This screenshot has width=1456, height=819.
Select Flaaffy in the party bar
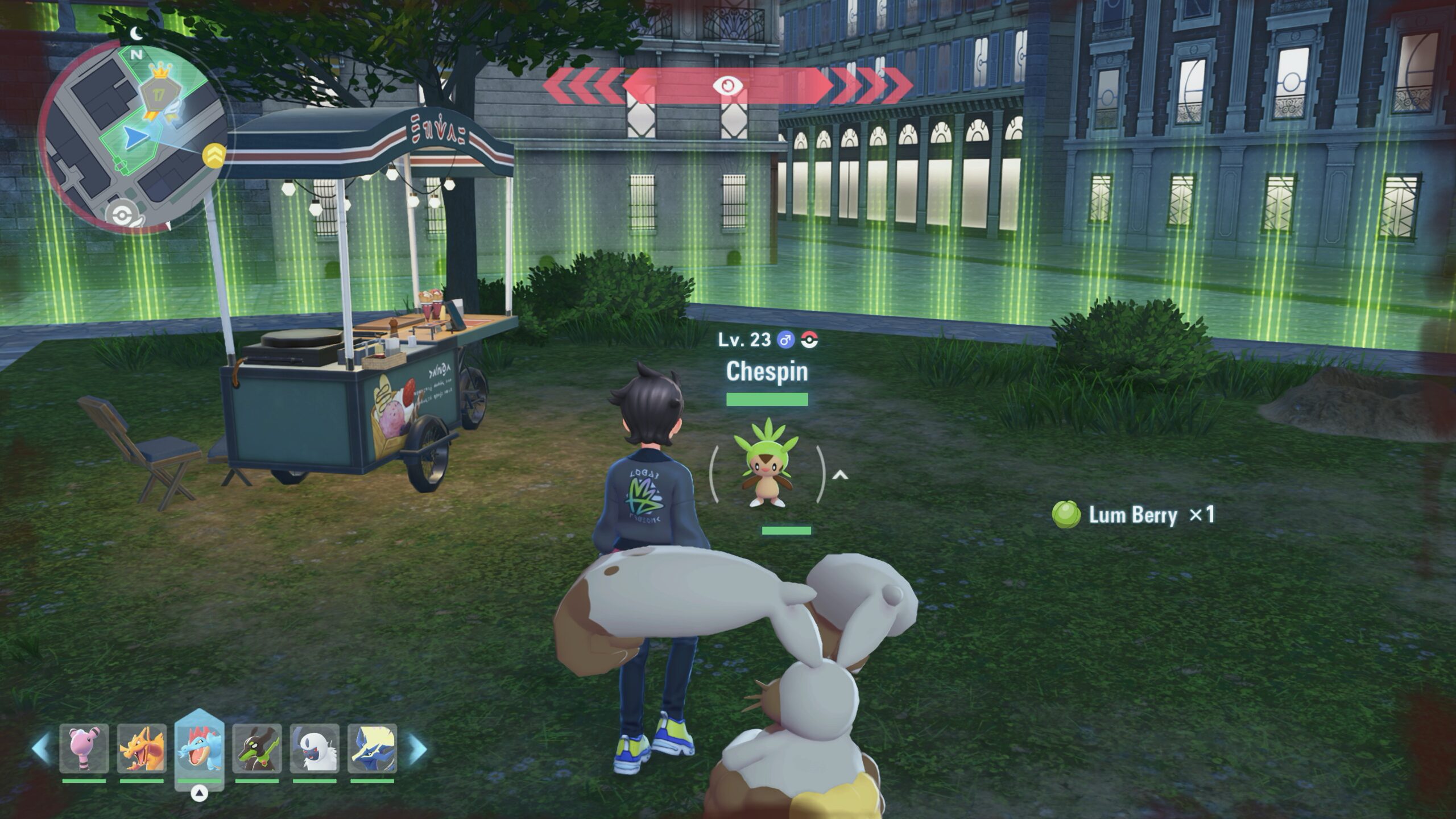click(x=84, y=748)
